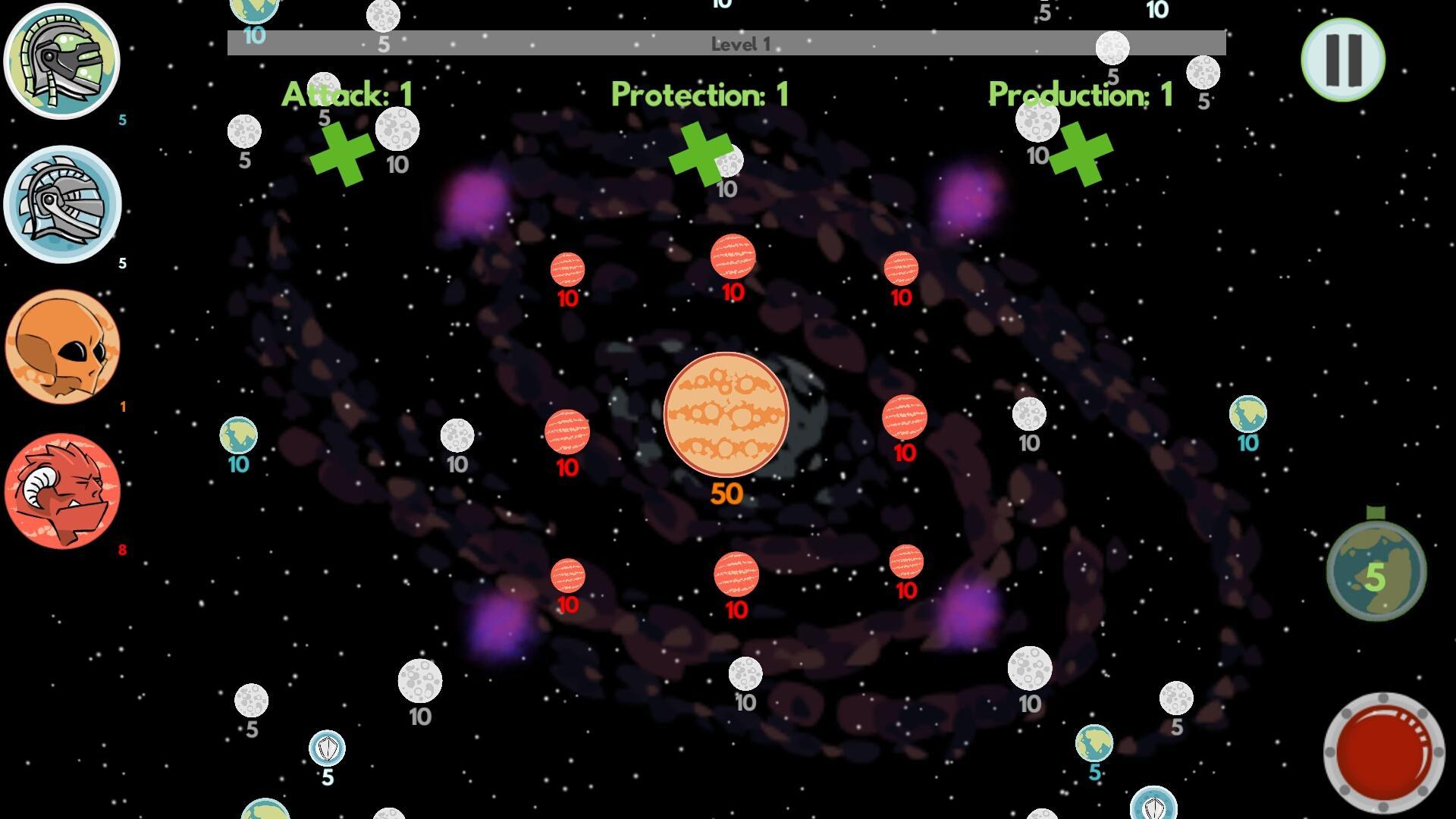Select the gray moon labeled 10 mid-left
The height and width of the screenshot is (819, 1456).
[456, 434]
